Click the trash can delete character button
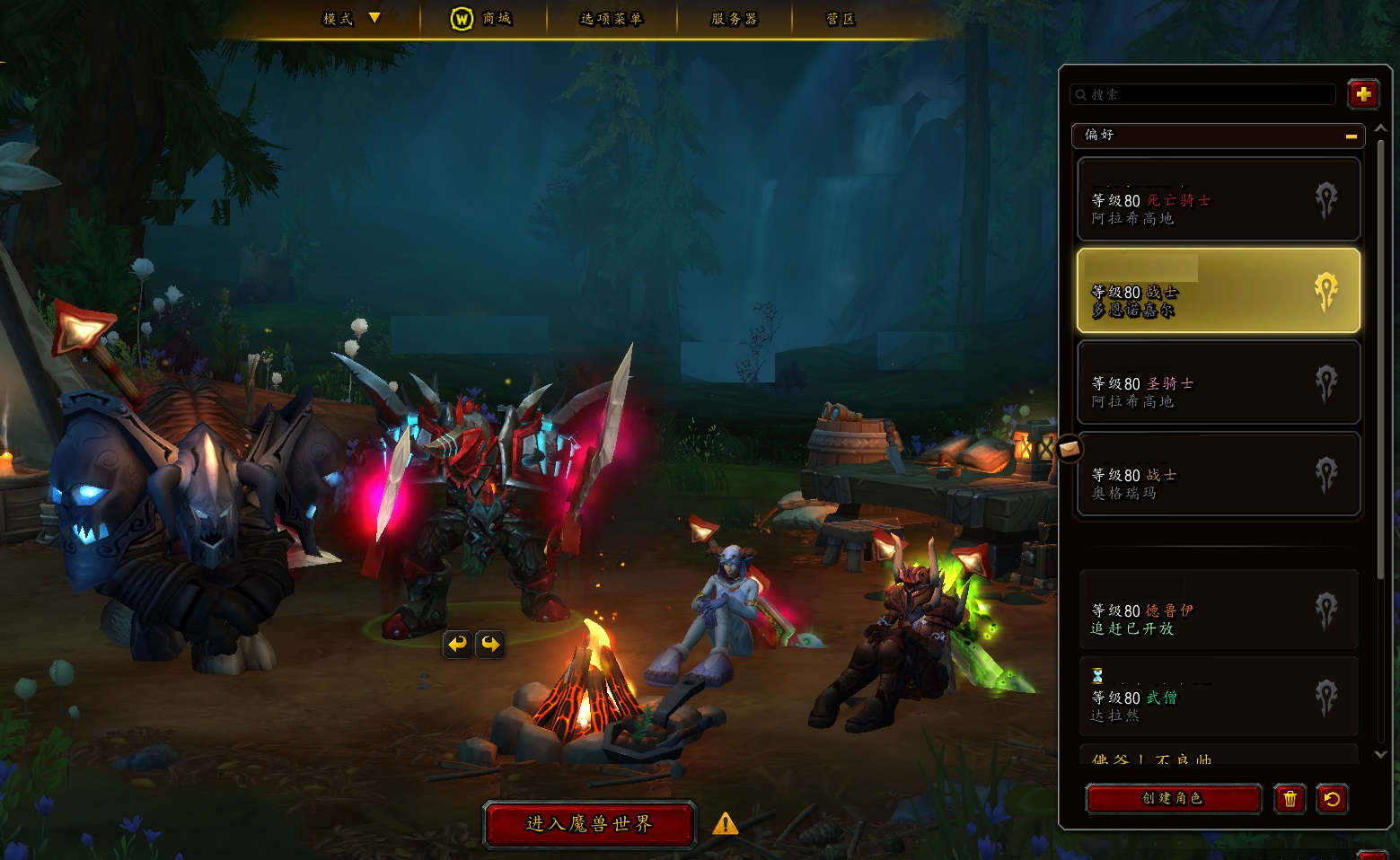1400x860 pixels. (x=1290, y=798)
